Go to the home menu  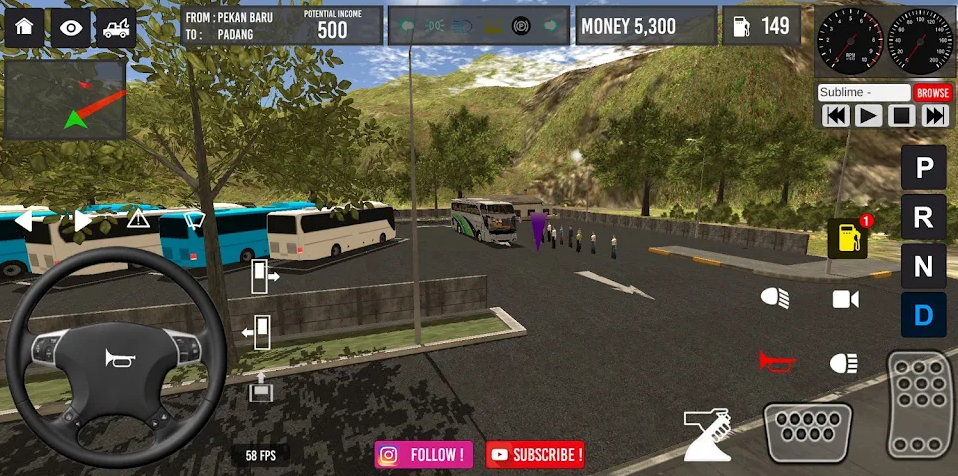(x=24, y=27)
